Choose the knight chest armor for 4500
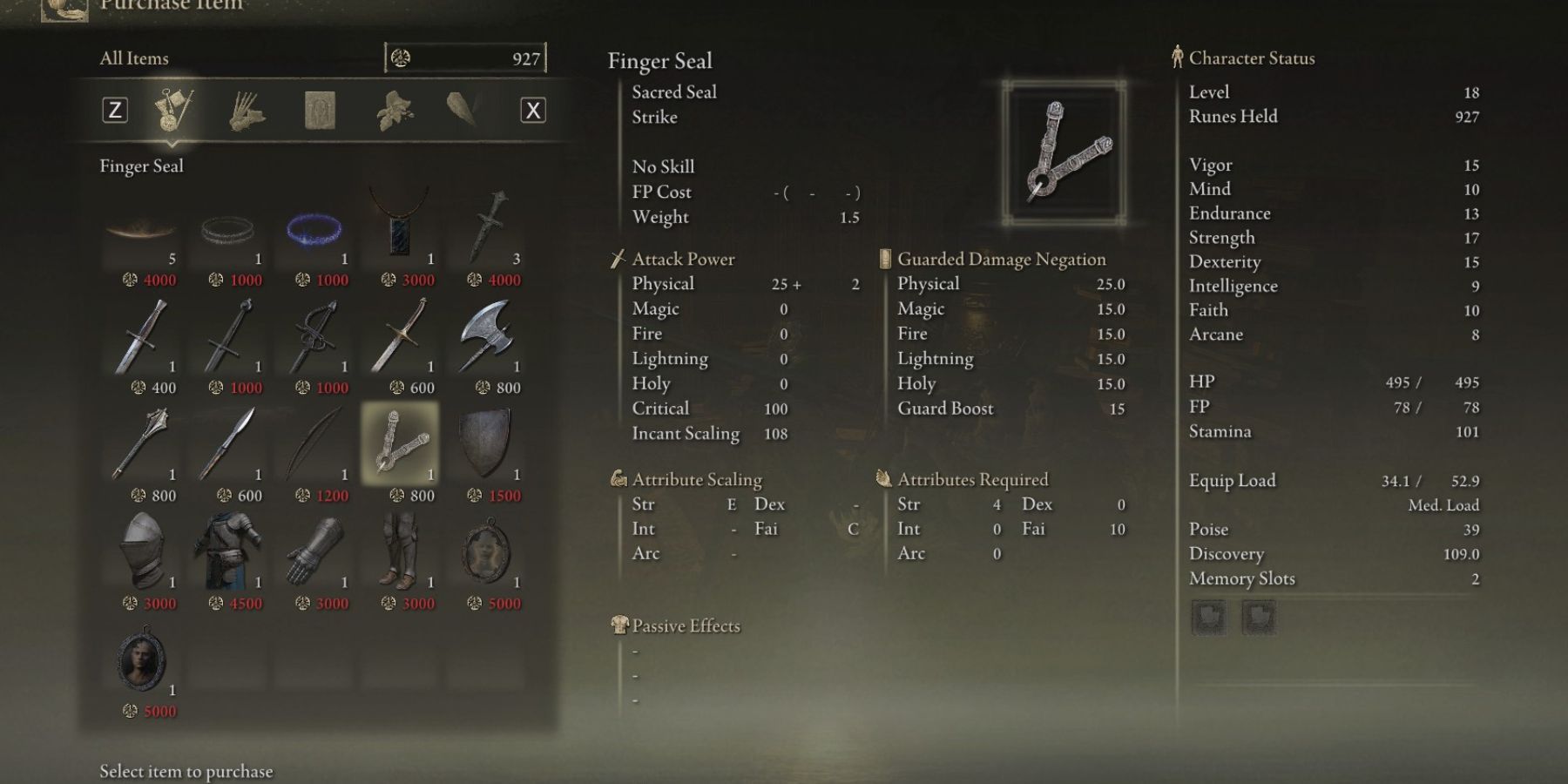The image size is (1568, 784). (227, 552)
